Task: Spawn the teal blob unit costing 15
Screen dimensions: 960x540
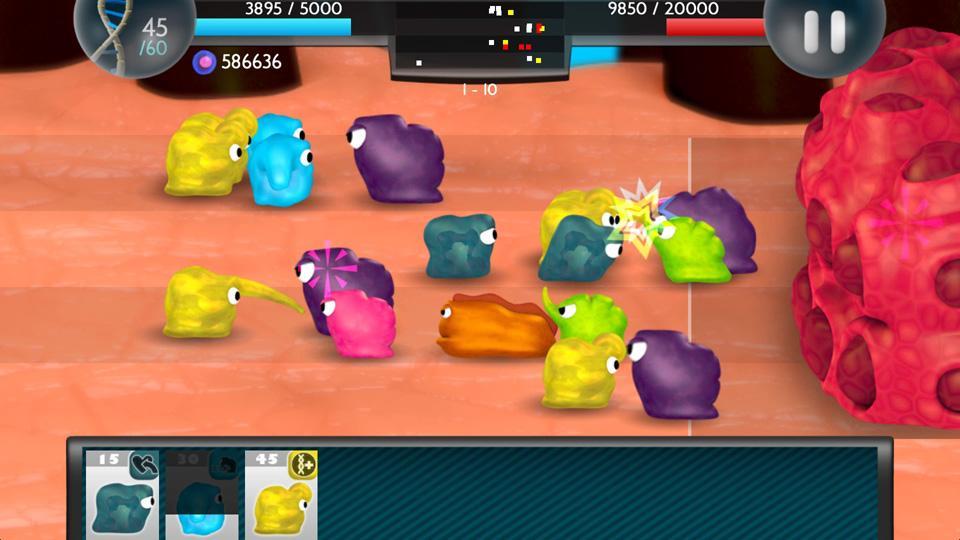Action: (x=122, y=492)
